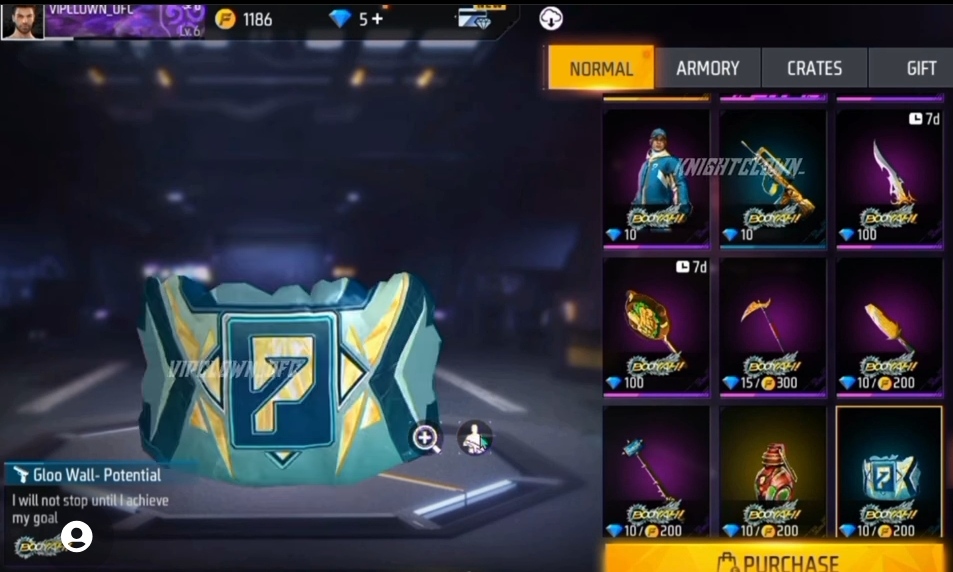953x572 pixels.
Task: Select the CRATES tab
Action: point(814,69)
